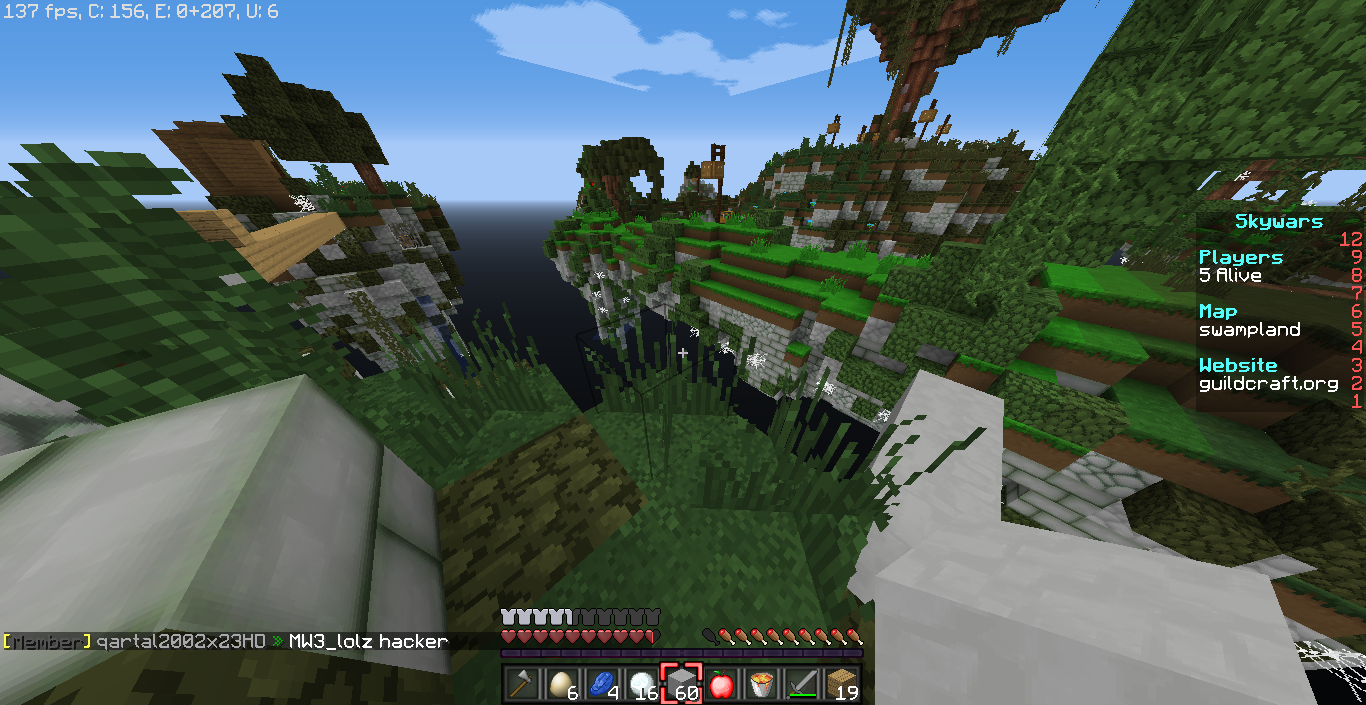The height and width of the screenshot is (705, 1366).
Task: Select the snowball stack slot
Action: (x=642, y=684)
